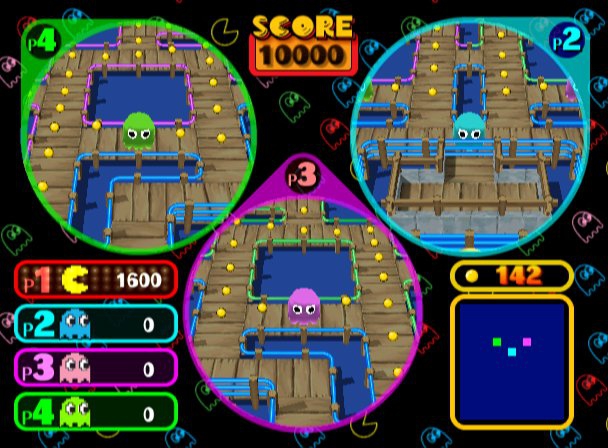
Task: Select the P1 Pac-Man player row
Action: pos(96,279)
